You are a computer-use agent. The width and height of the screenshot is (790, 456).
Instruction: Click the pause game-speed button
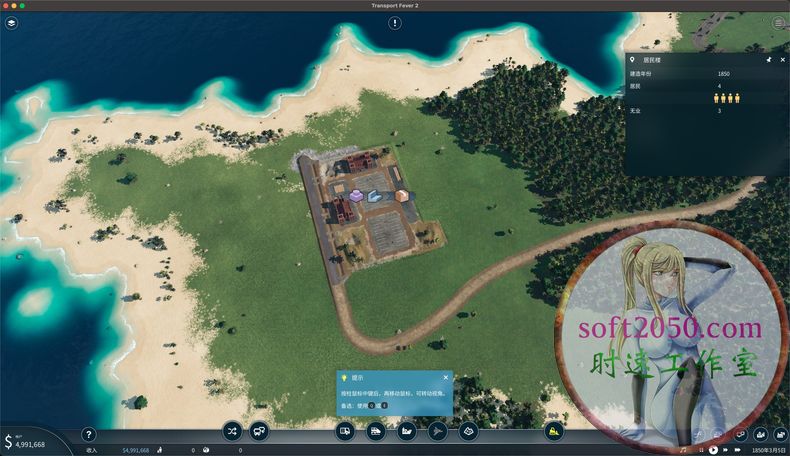click(700, 450)
